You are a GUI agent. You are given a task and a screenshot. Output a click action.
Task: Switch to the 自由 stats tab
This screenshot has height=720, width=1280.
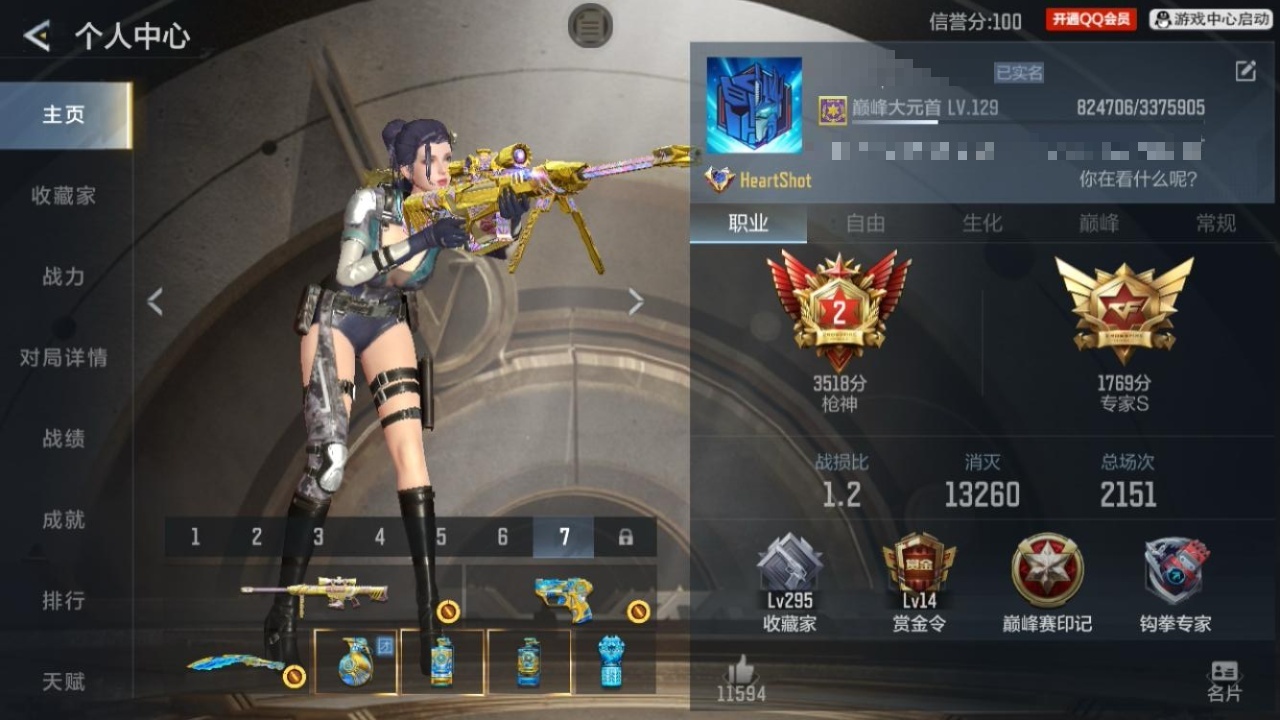865,224
